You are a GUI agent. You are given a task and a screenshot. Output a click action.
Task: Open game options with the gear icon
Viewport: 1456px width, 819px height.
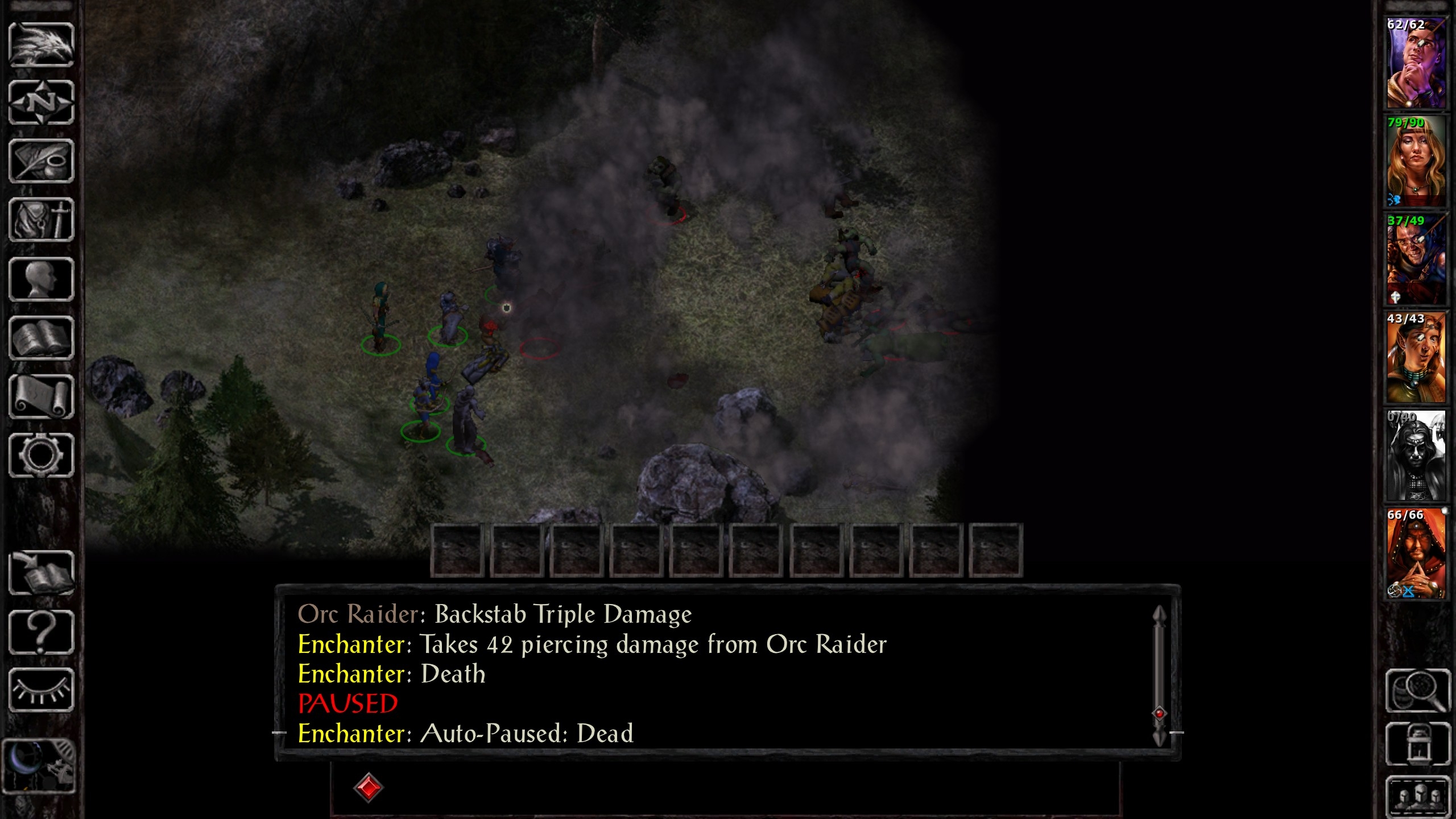tap(41, 456)
